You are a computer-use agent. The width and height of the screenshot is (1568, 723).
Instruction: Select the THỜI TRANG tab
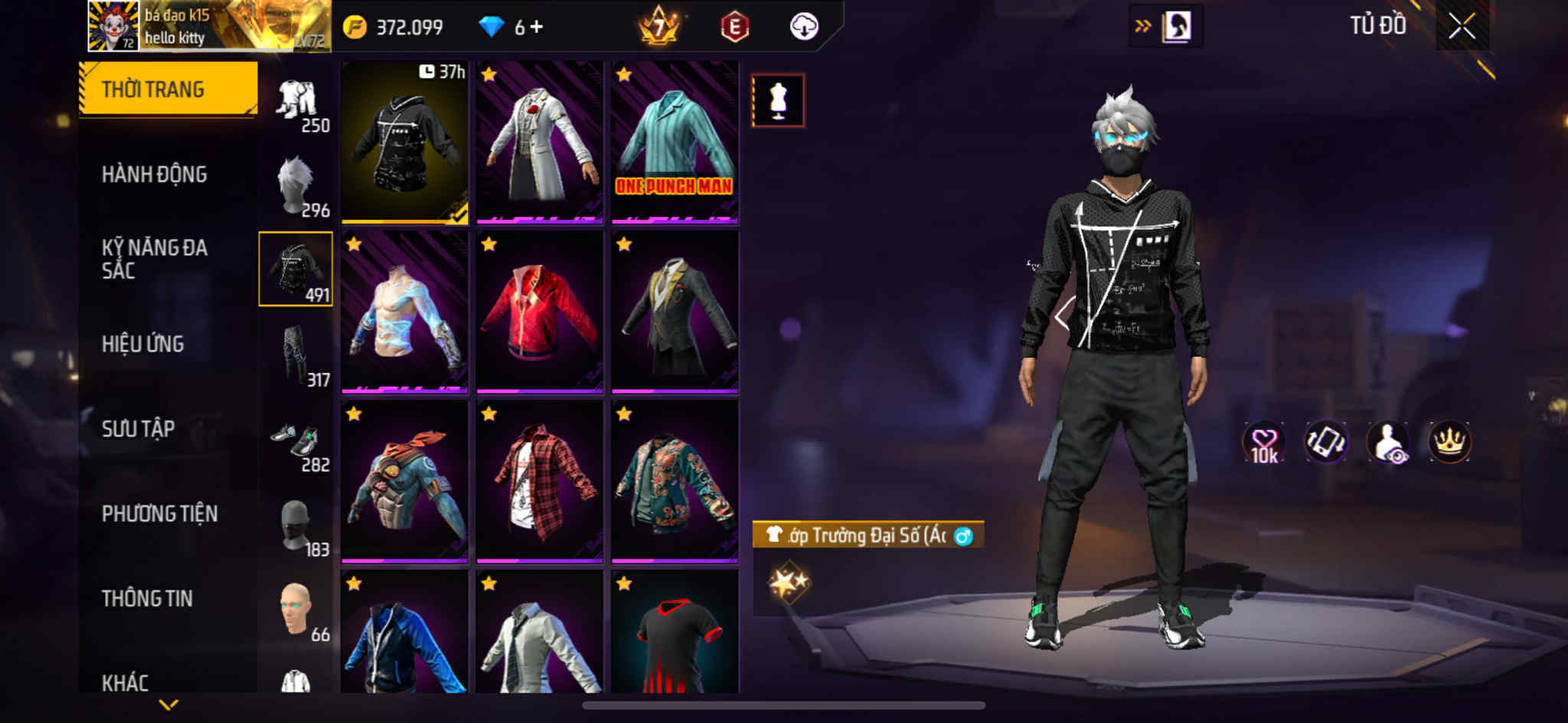(x=168, y=89)
